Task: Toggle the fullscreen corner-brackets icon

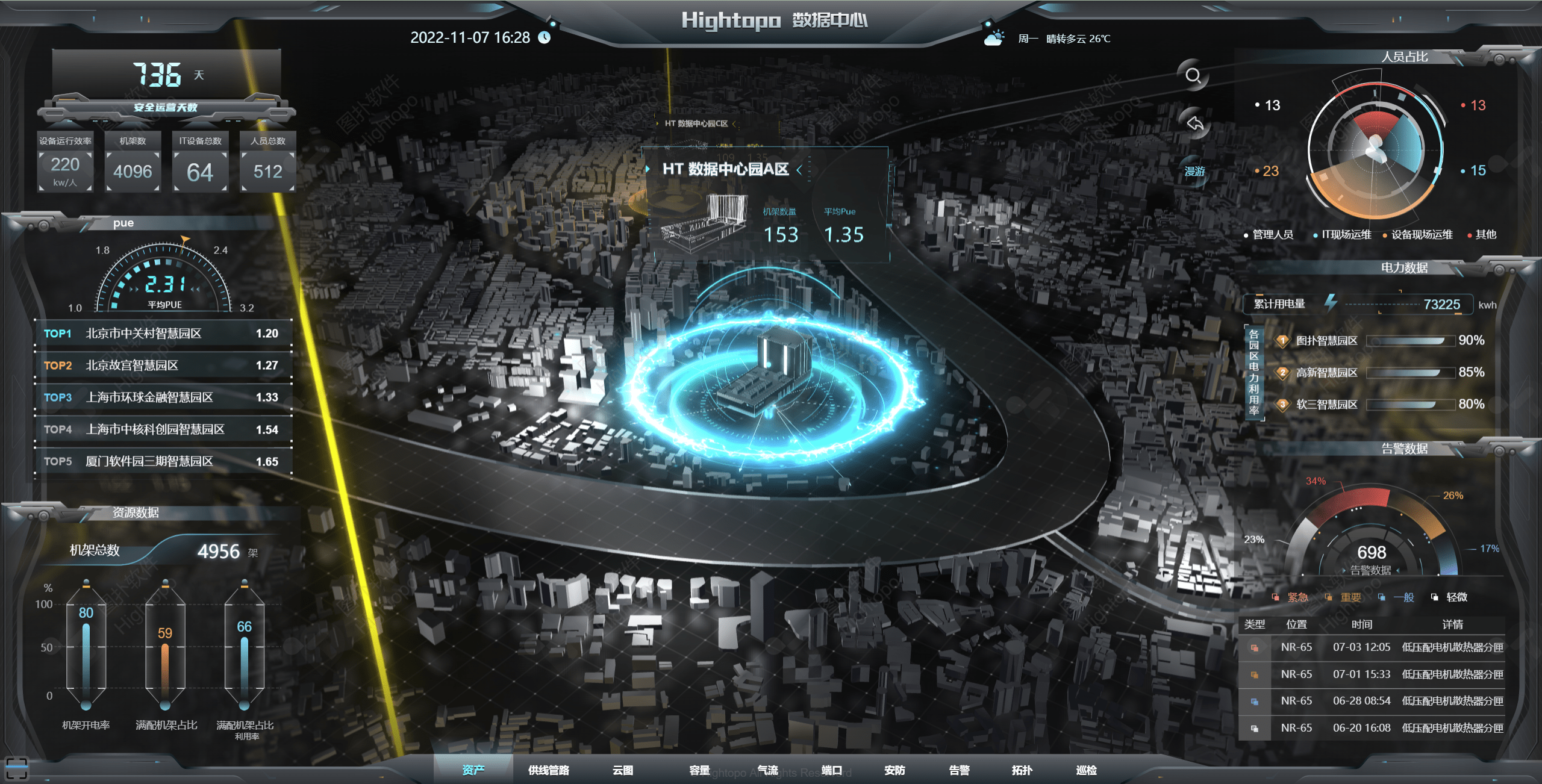Action: 16,769
